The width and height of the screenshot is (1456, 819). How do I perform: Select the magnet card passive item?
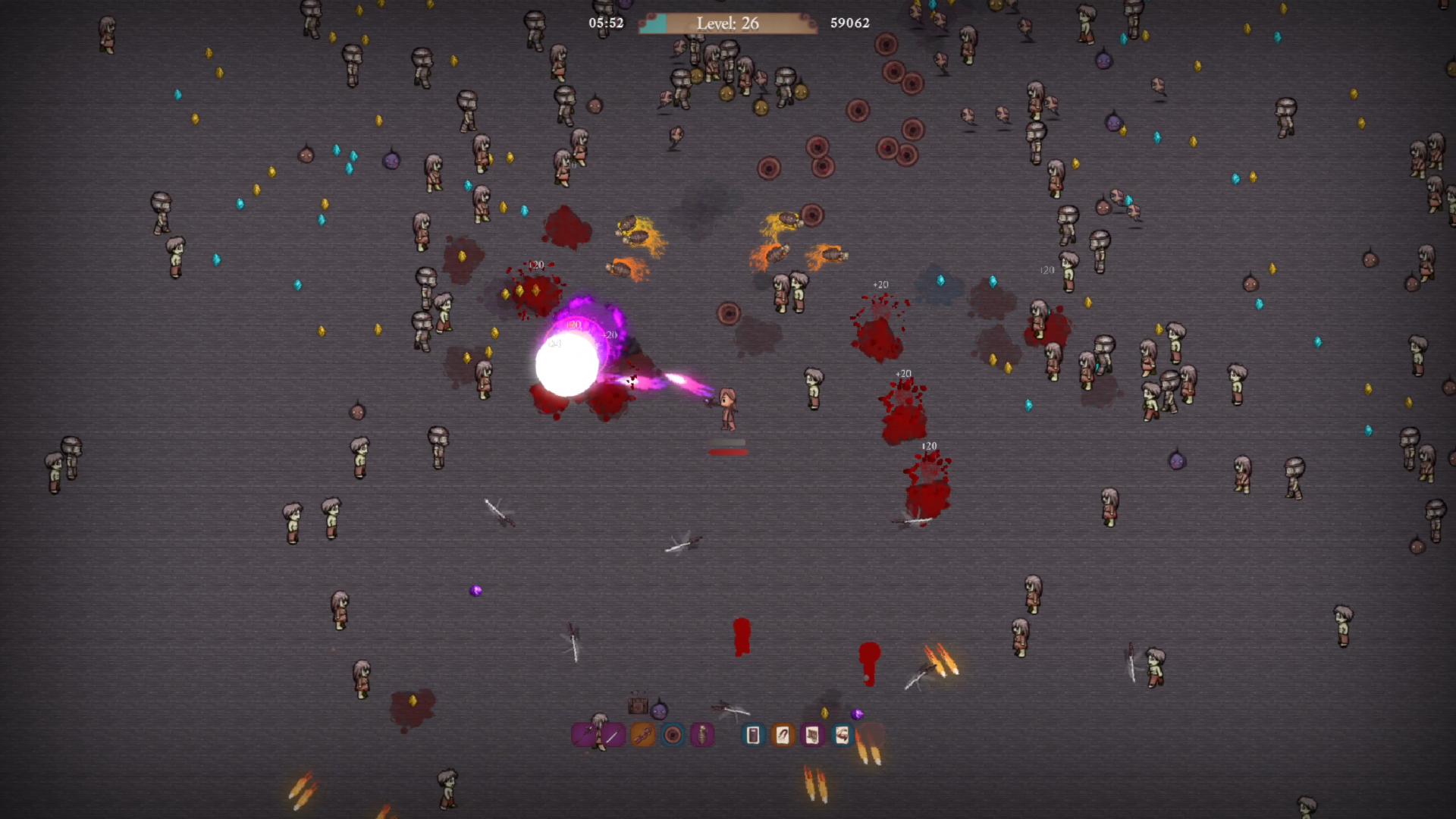pyautogui.click(x=783, y=735)
